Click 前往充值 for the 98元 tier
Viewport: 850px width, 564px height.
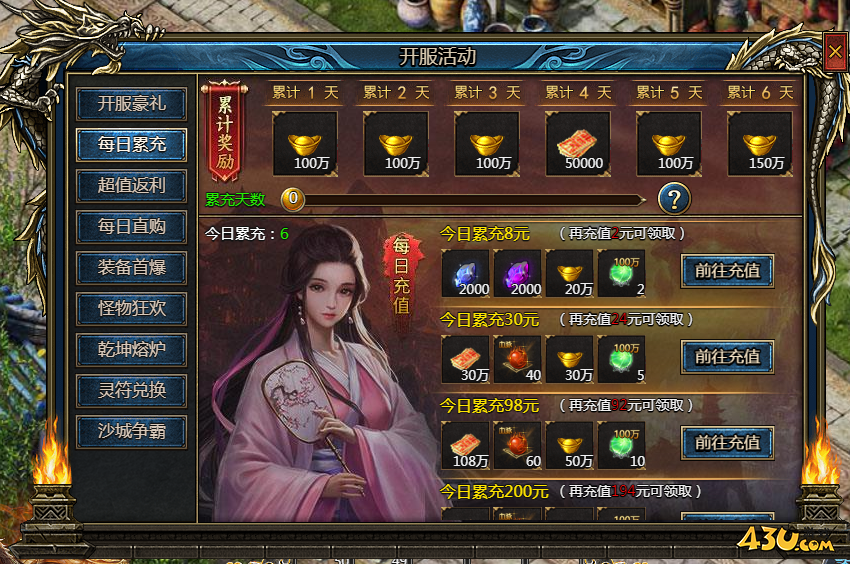pos(727,442)
